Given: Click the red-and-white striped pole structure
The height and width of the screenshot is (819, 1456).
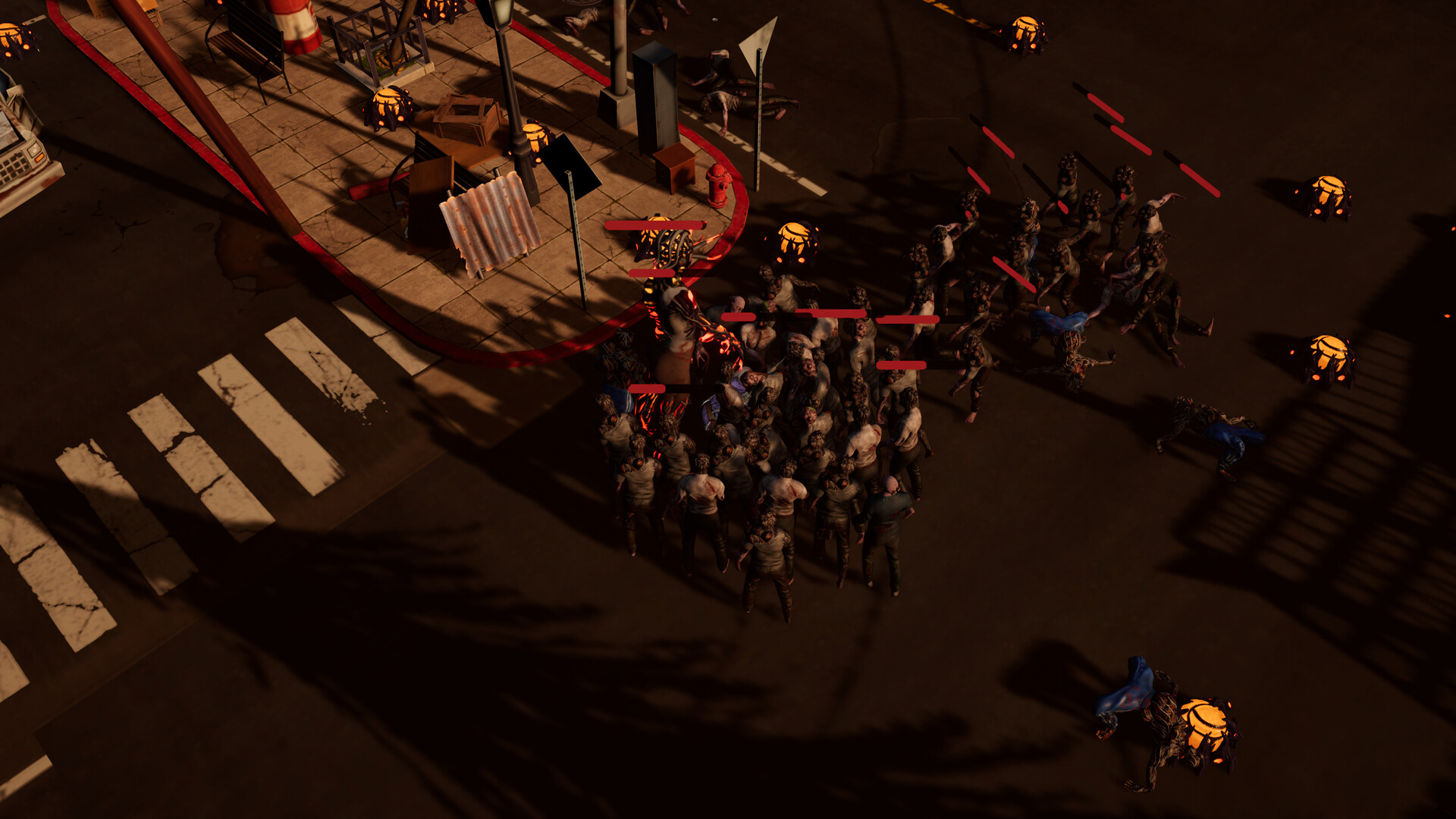Looking at the screenshot, I should 300,23.
